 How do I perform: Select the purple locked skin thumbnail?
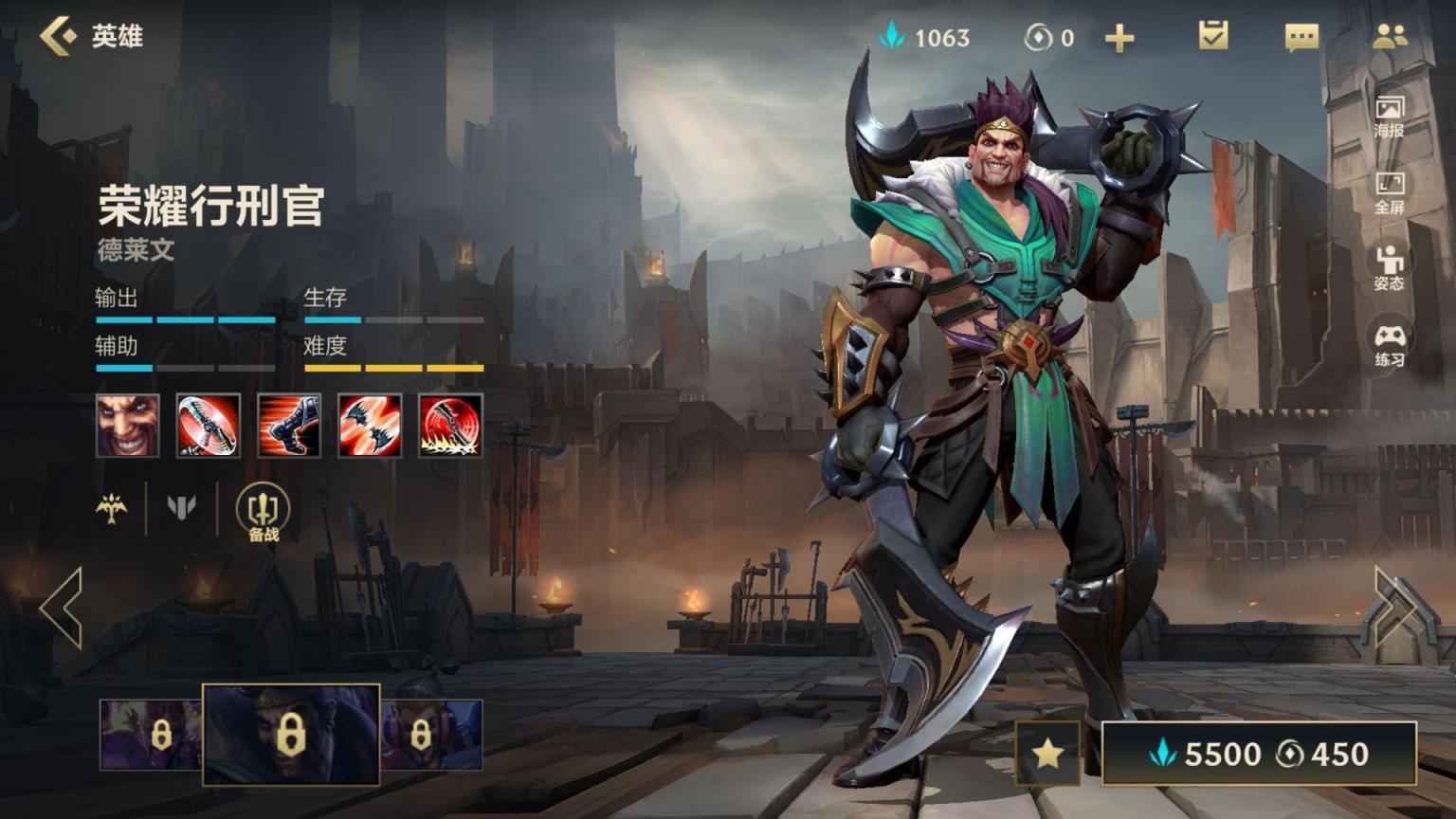(x=150, y=735)
